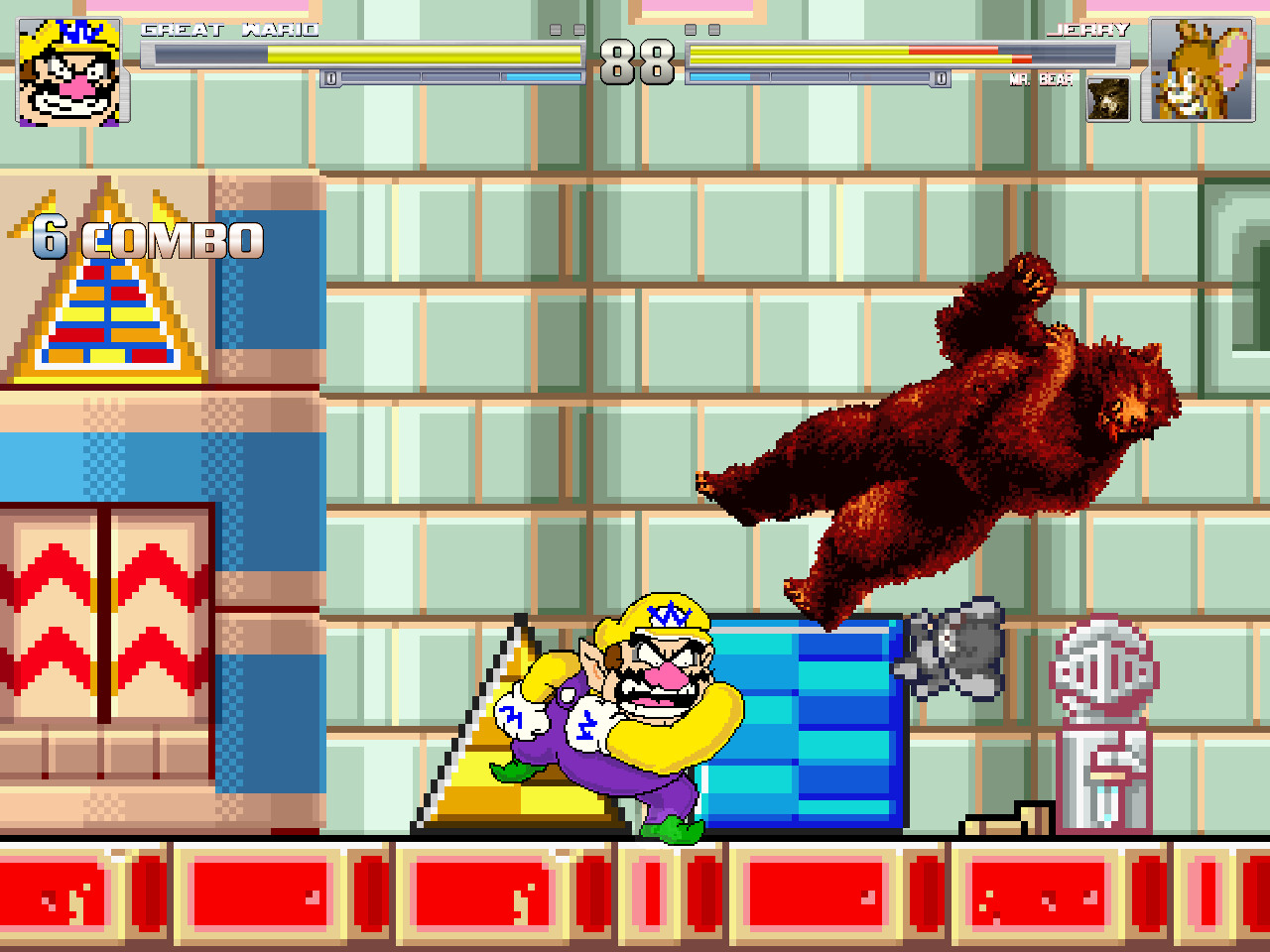Toggle Great Wario's win round indicator

click(568, 32)
